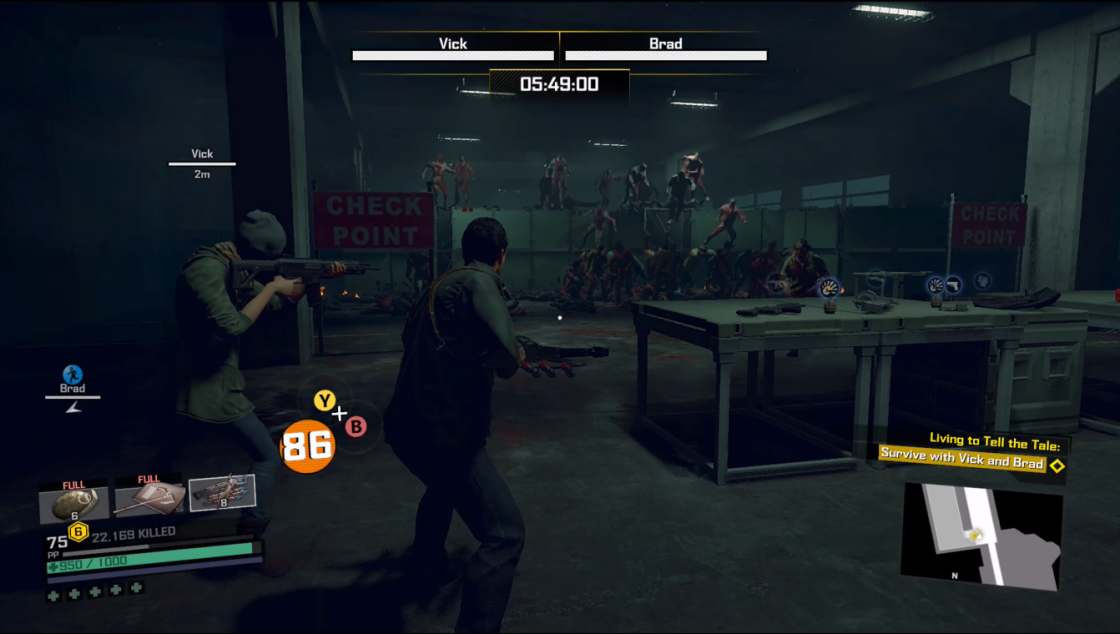Select the highlighted firework weapon slot

point(222,493)
